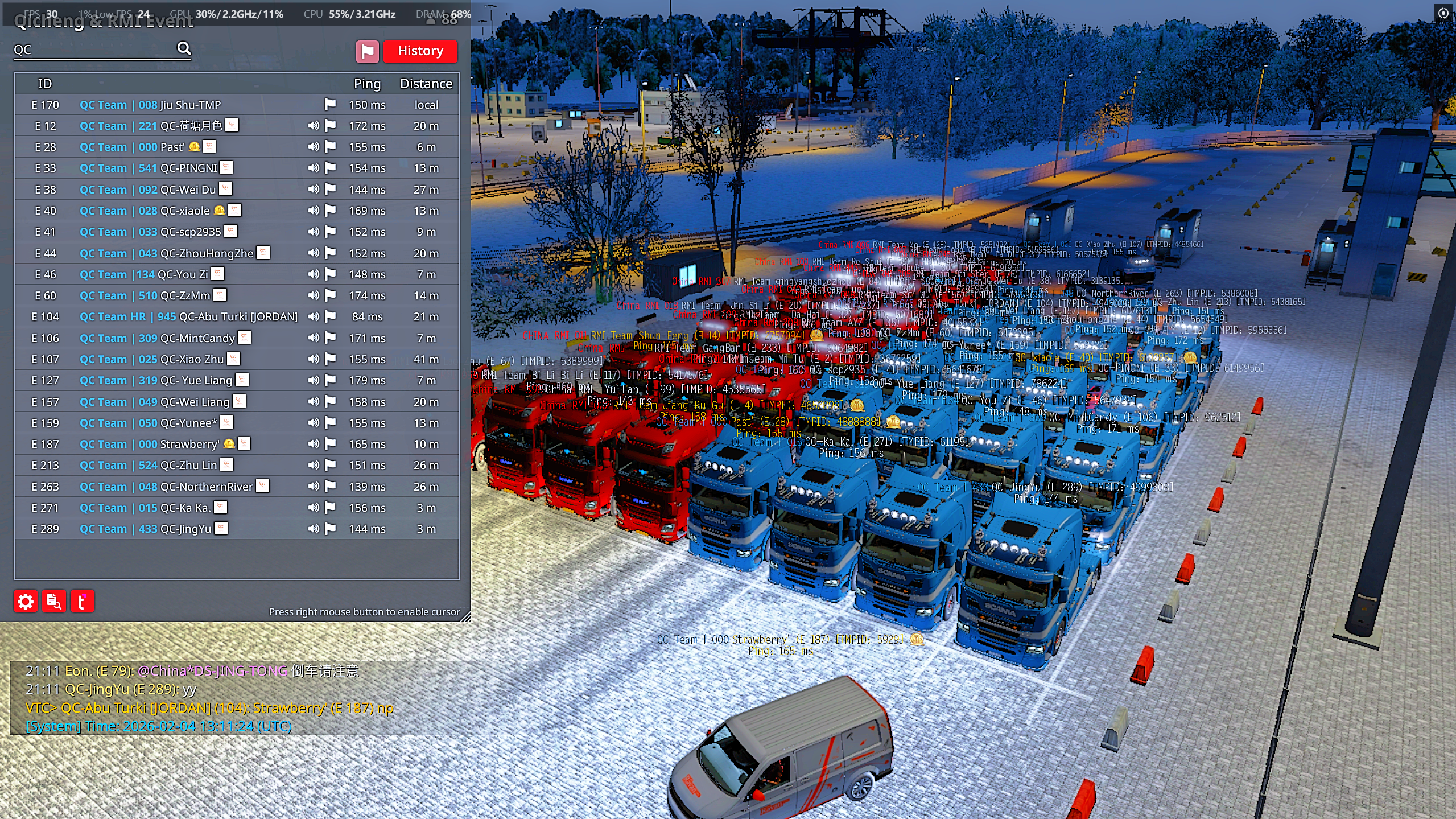Click the target icon in top-right corner
The width and height of the screenshot is (1456, 819).
point(1443,13)
